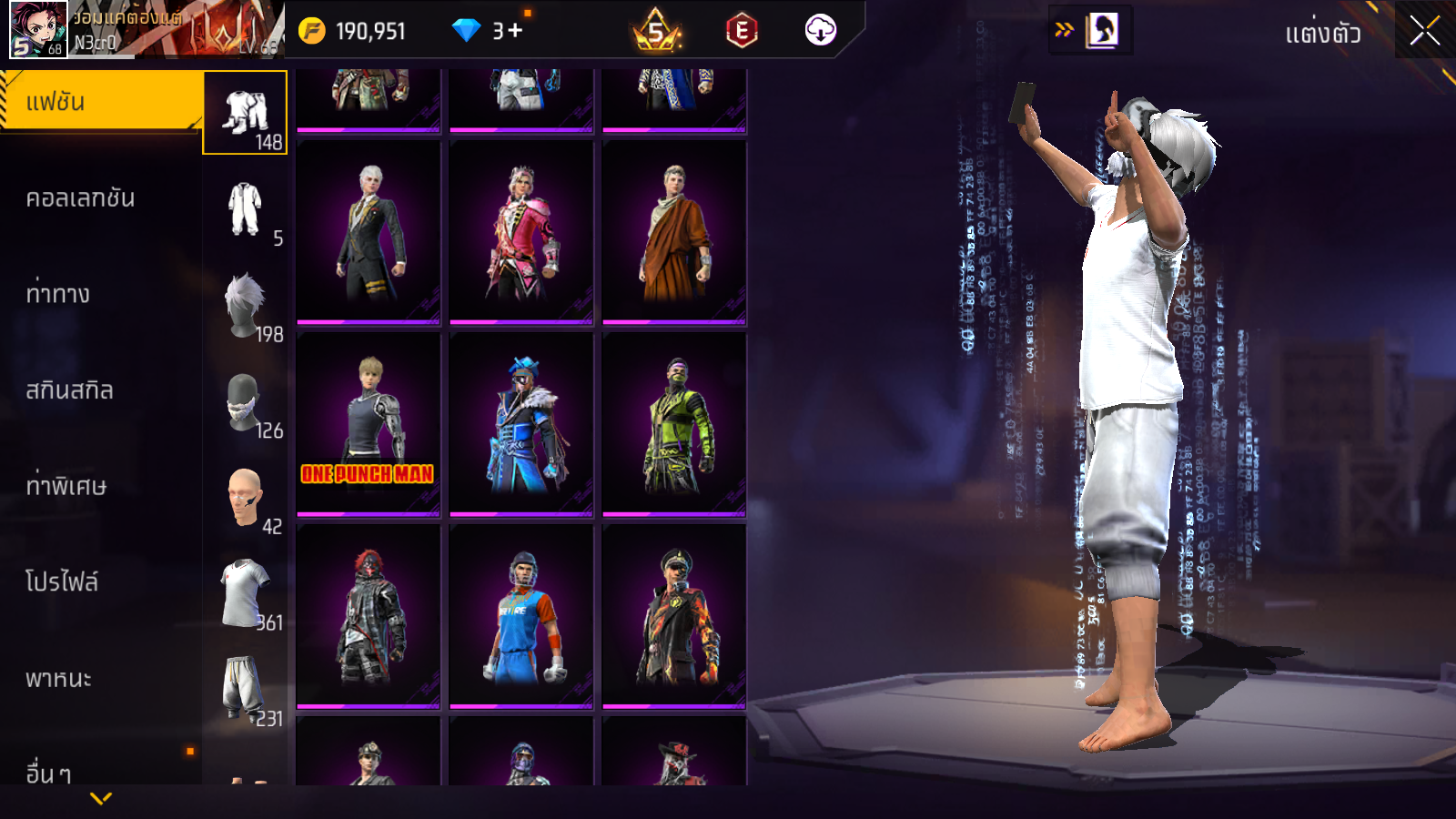Select the blue cricket jersey outfit
This screenshot has height=819, width=1456.
(x=521, y=616)
